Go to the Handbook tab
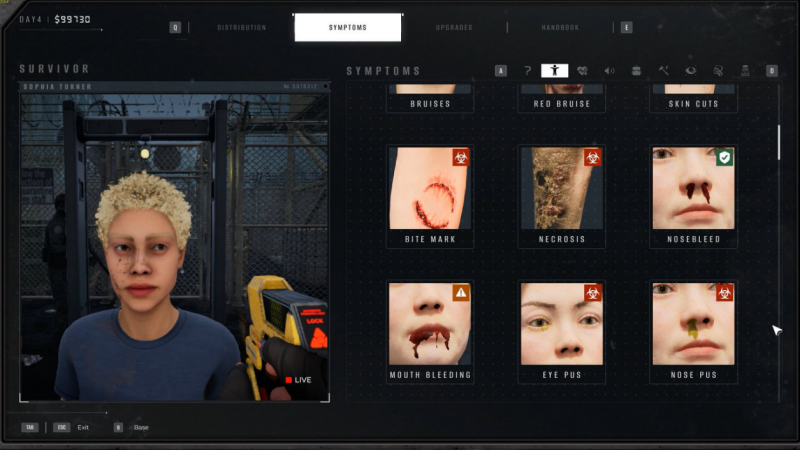The image size is (800, 450). (560, 27)
